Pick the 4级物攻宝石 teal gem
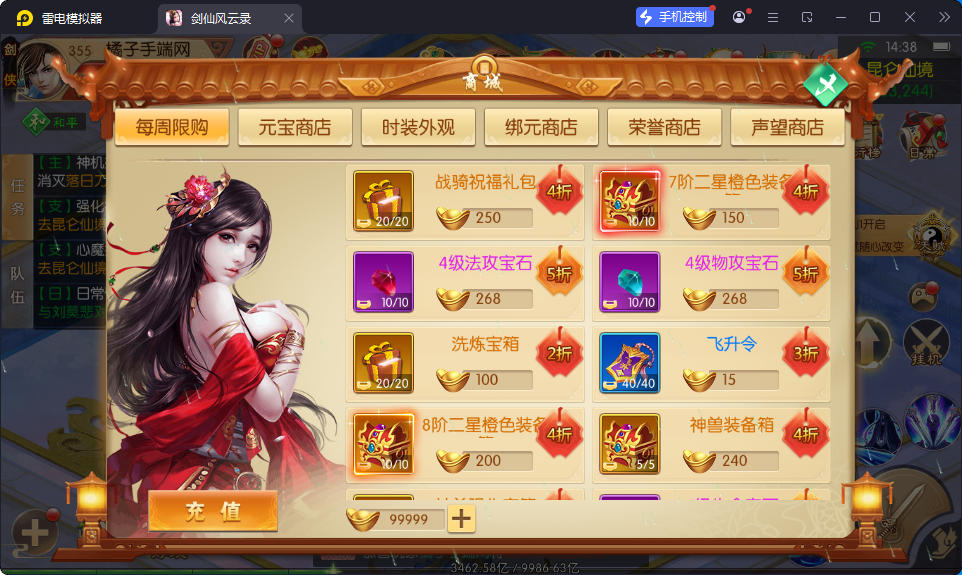 point(629,282)
